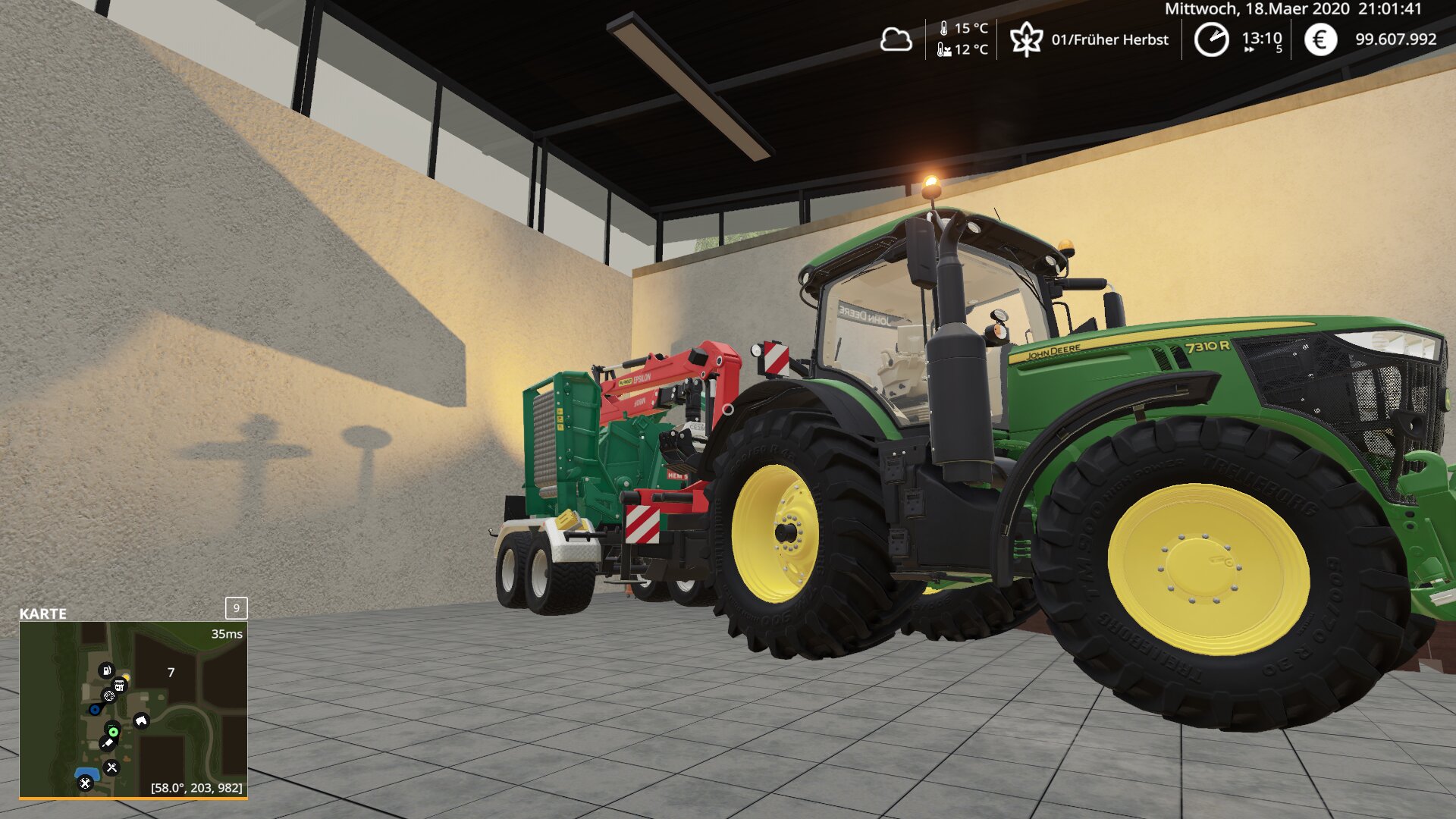Select the blue vehicle marker on the minimap

[95, 709]
